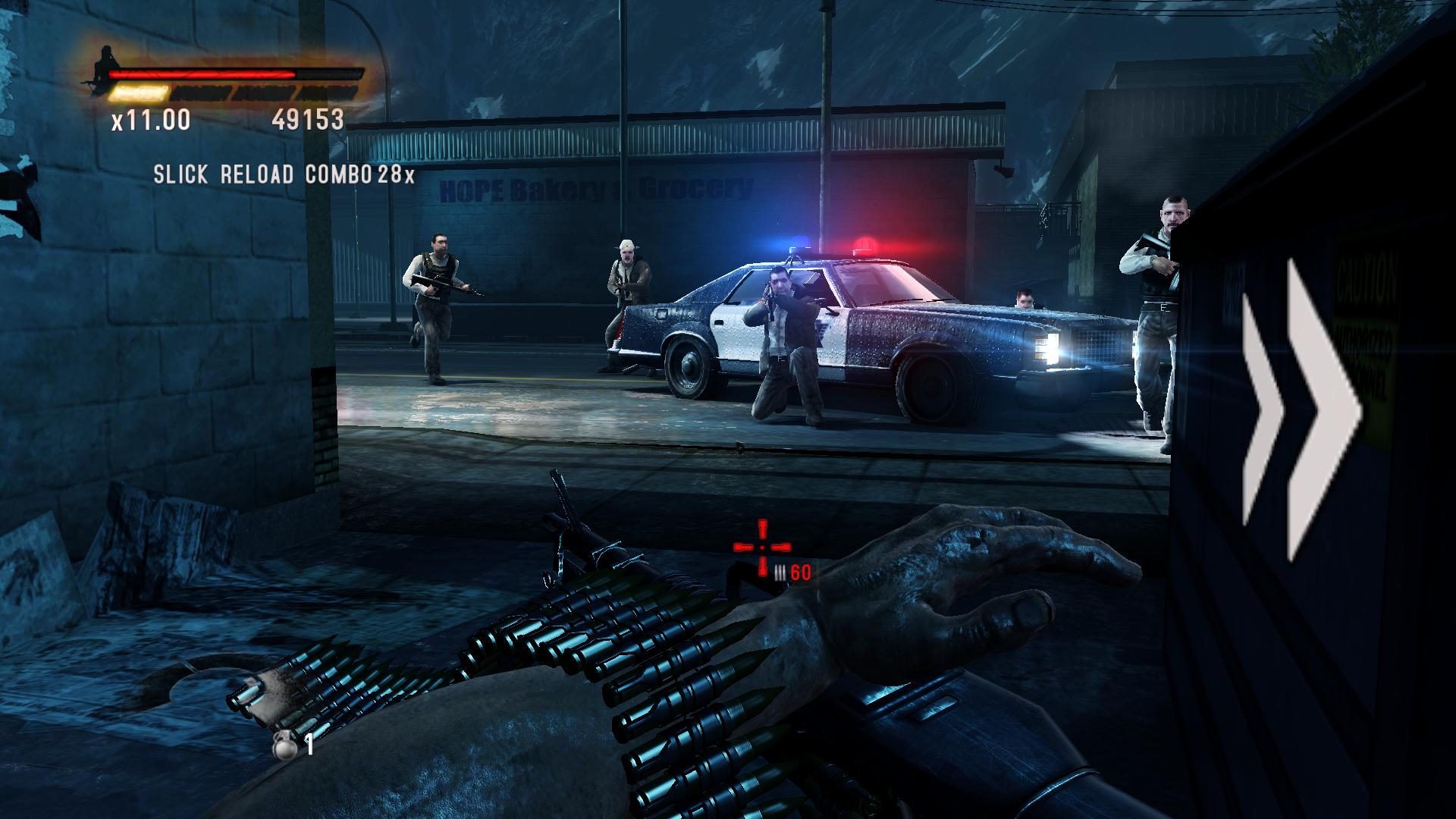Viewport: 1456px width, 819px height.
Task: Click the red health bar
Action: (205, 75)
